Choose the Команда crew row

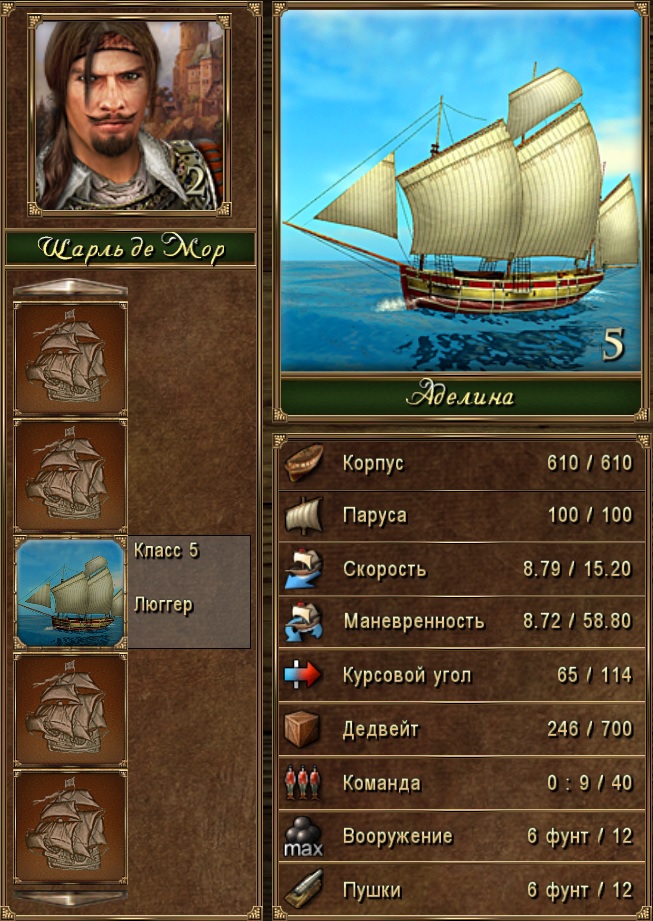[460, 783]
